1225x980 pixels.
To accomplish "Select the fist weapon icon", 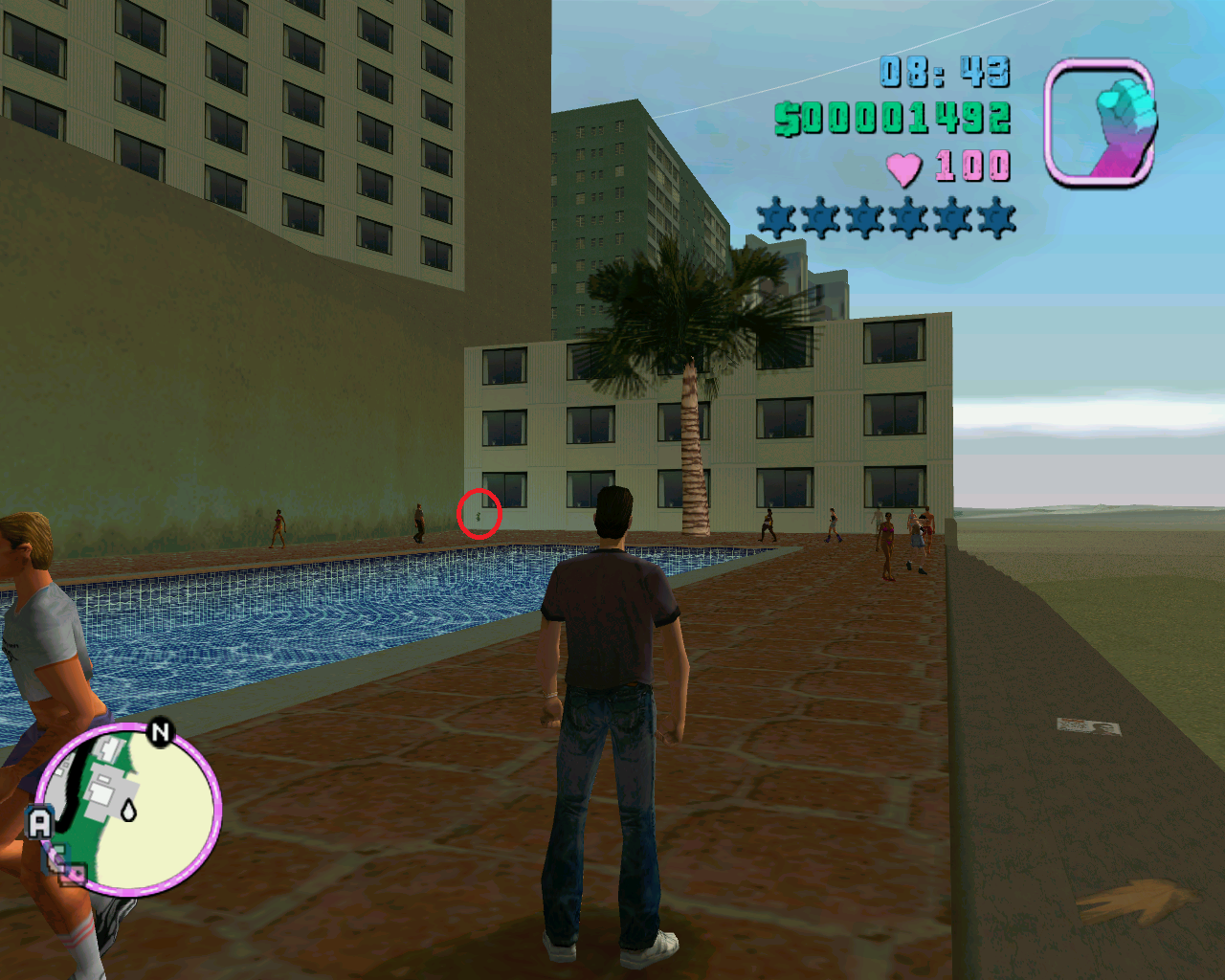I will coord(1101,122).
